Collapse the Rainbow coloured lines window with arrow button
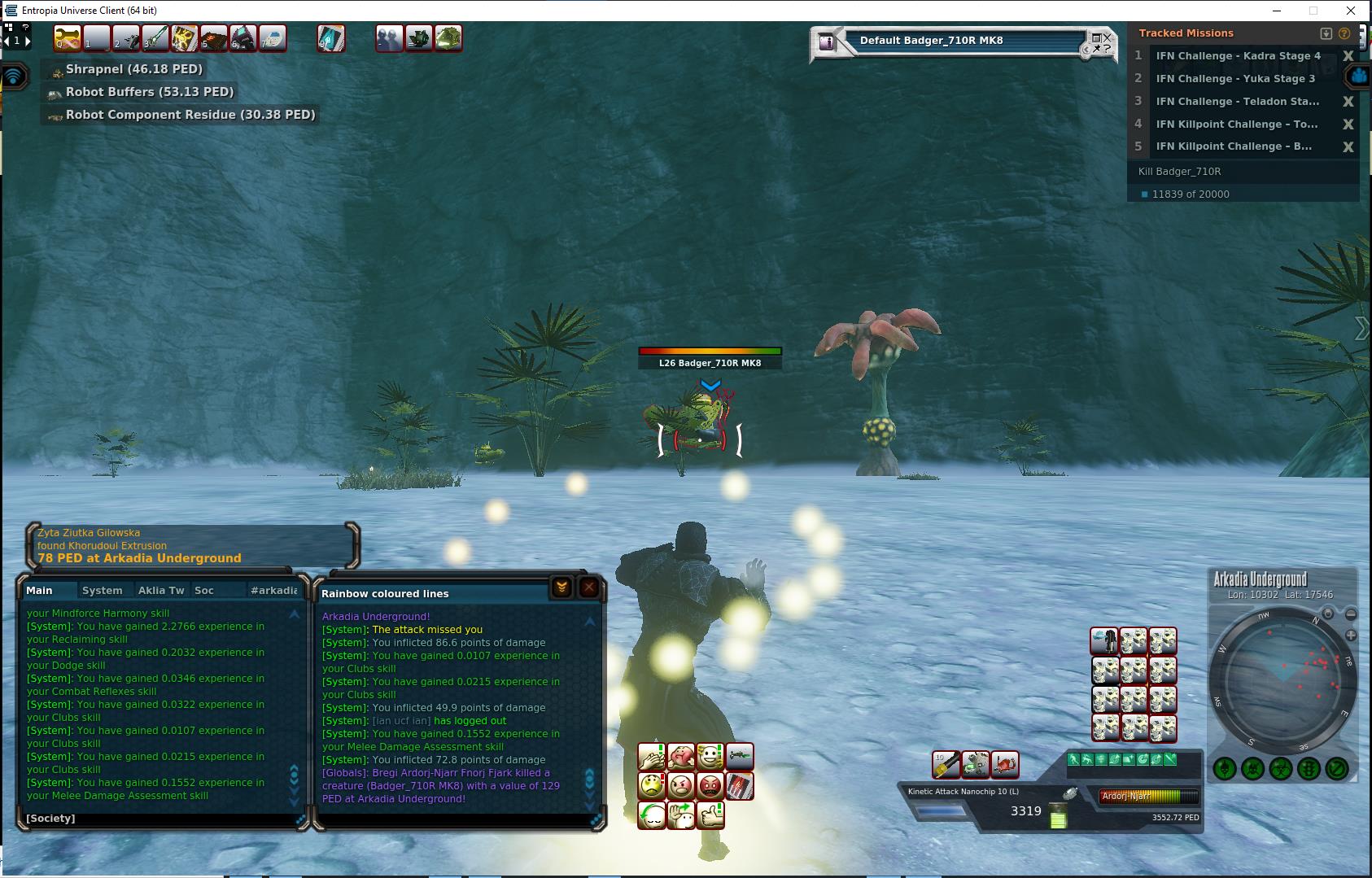The height and width of the screenshot is (878, 1372). pos(561,587)
